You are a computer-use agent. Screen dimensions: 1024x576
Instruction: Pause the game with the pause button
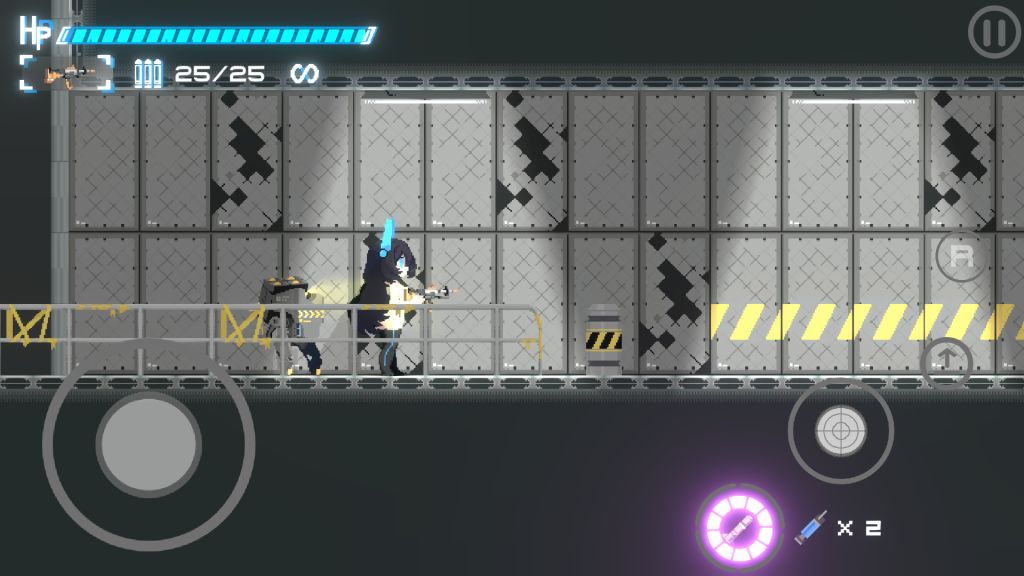(993, 33)
